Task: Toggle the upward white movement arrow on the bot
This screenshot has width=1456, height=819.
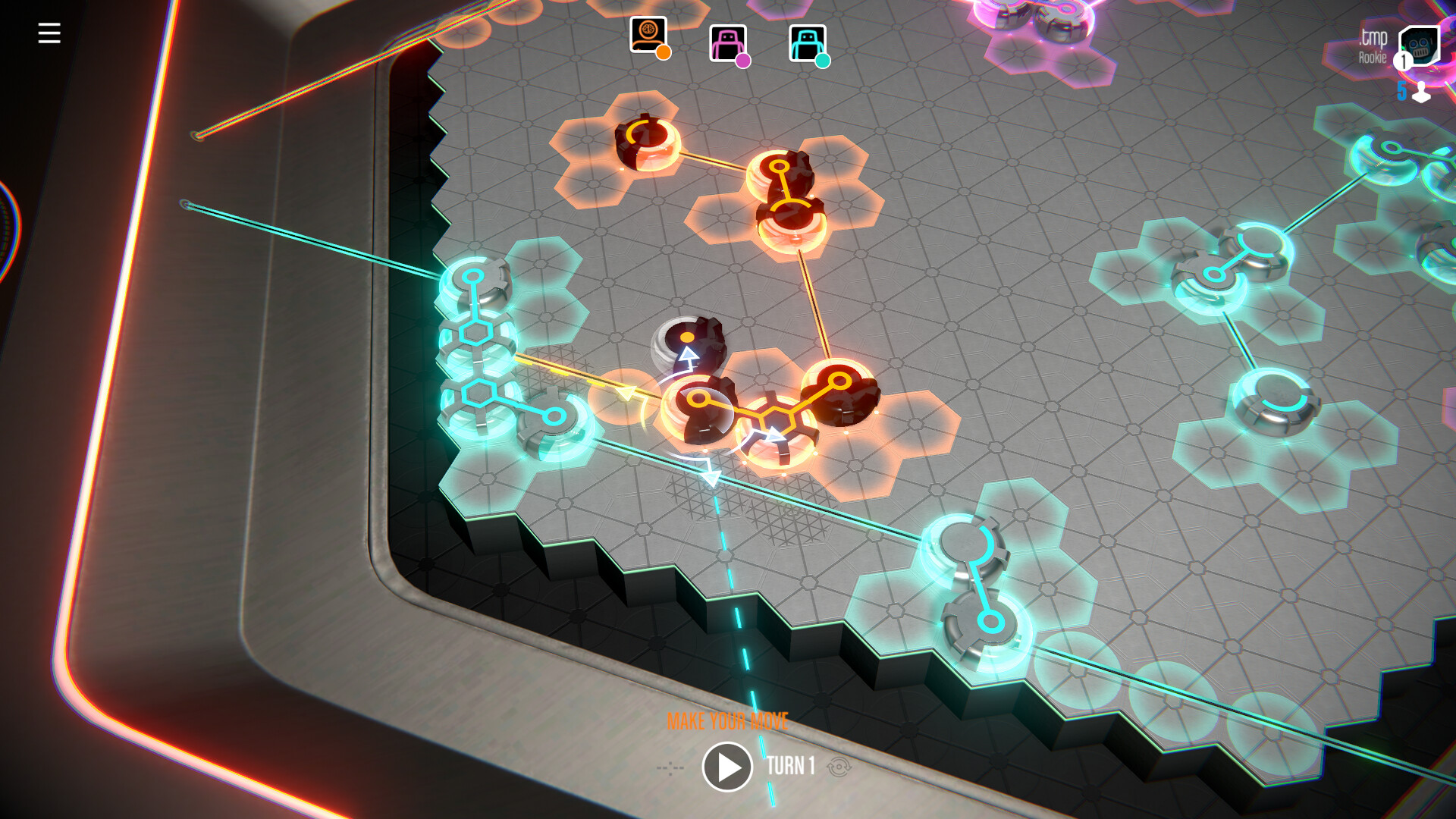Action: [x=689, y=355]
